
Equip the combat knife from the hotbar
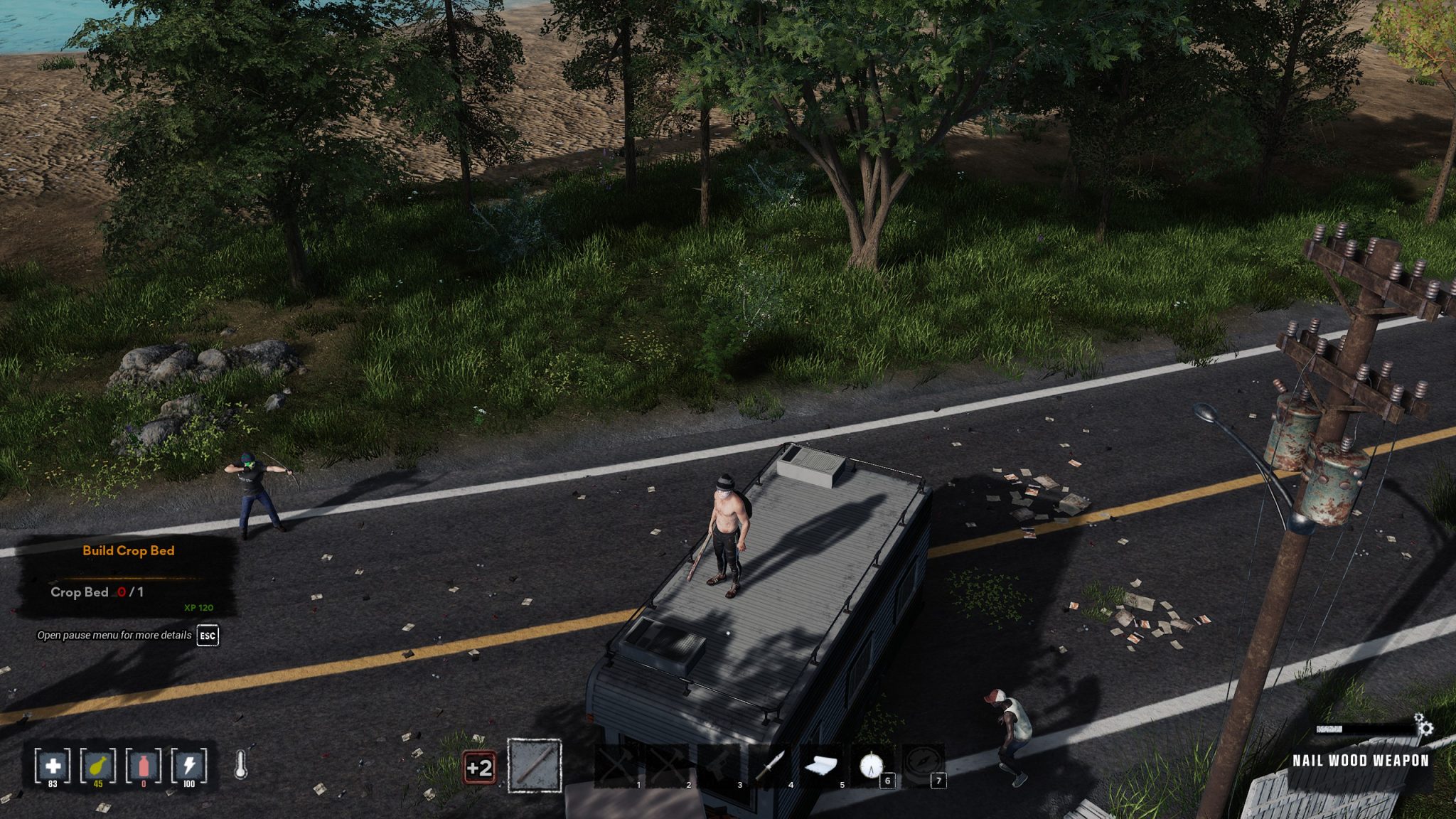(771, 766)
